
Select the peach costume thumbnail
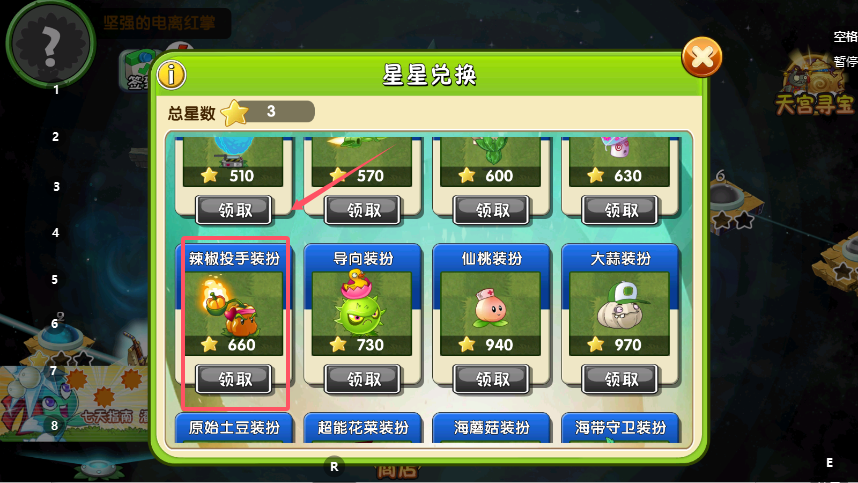tap(491, 304)
